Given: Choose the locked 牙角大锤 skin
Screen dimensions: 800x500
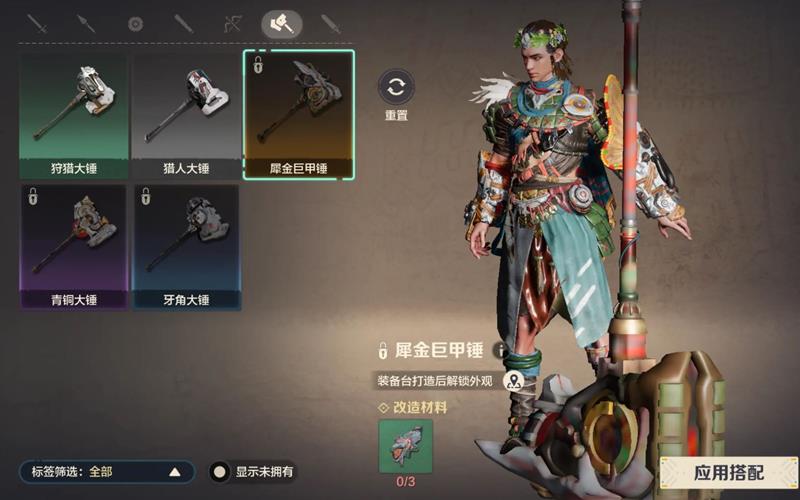Looking at the screenshot, I should pos(186,246).
